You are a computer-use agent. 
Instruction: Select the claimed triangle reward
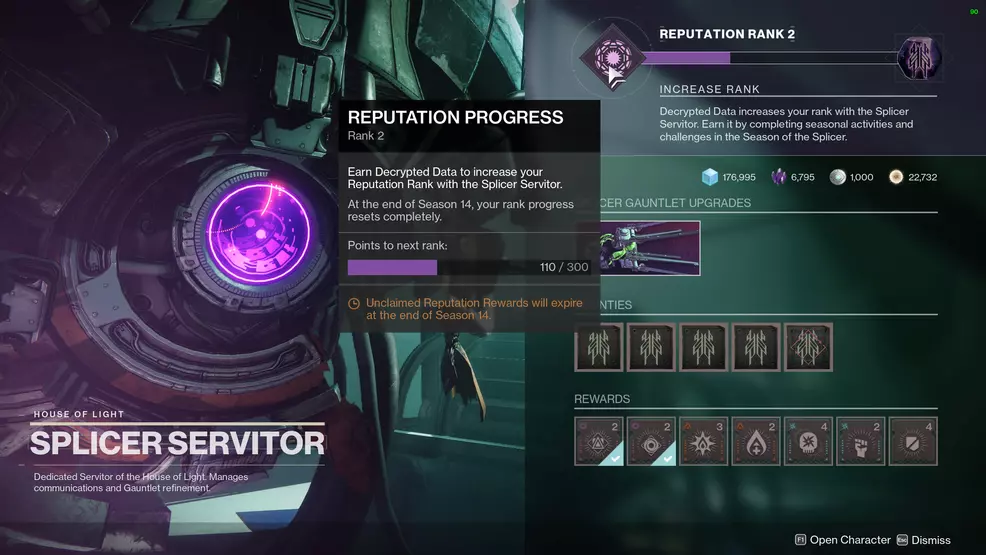(x=599, y=441)
